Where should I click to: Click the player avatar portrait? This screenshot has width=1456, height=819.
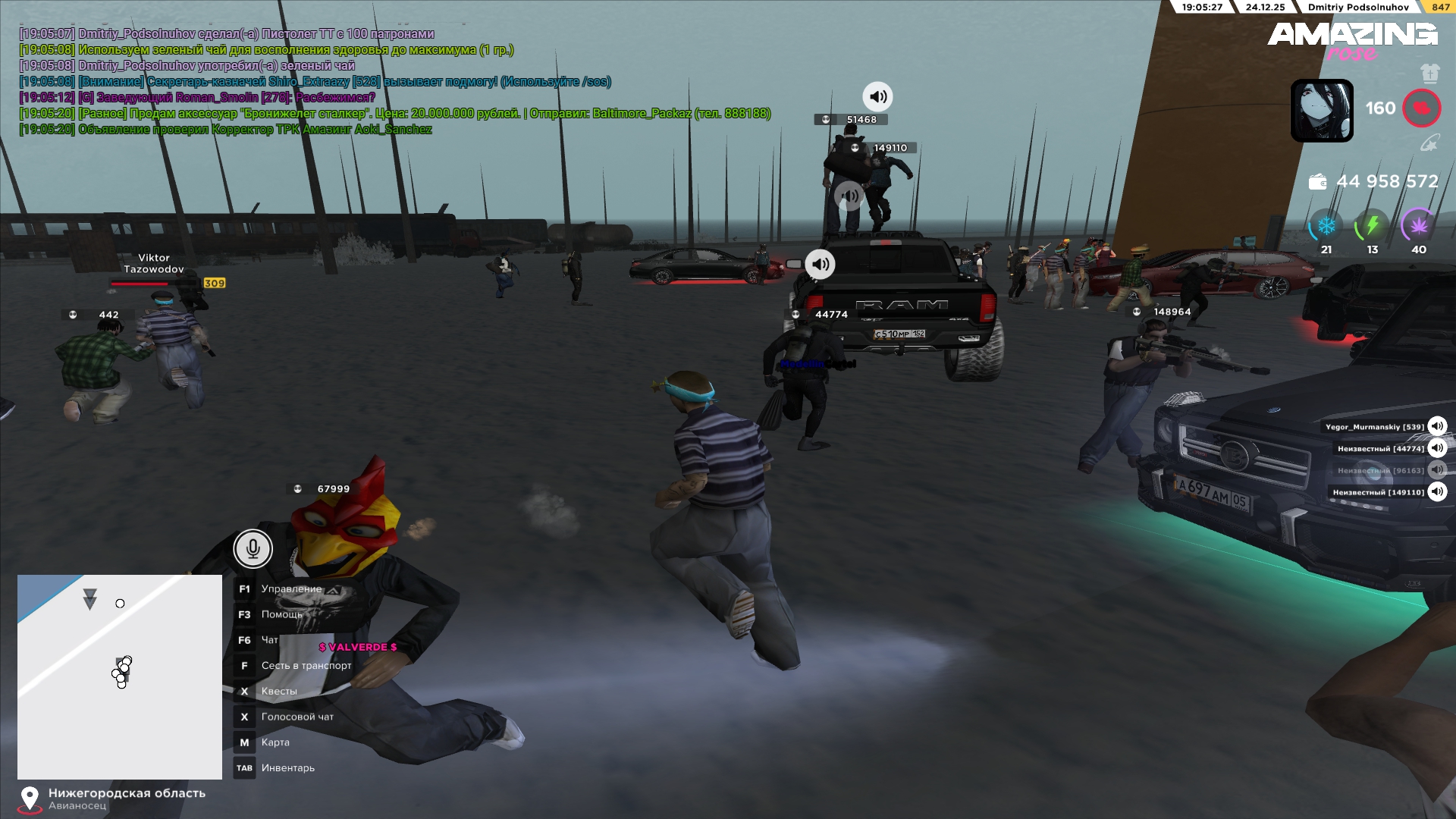(1322, 111)
